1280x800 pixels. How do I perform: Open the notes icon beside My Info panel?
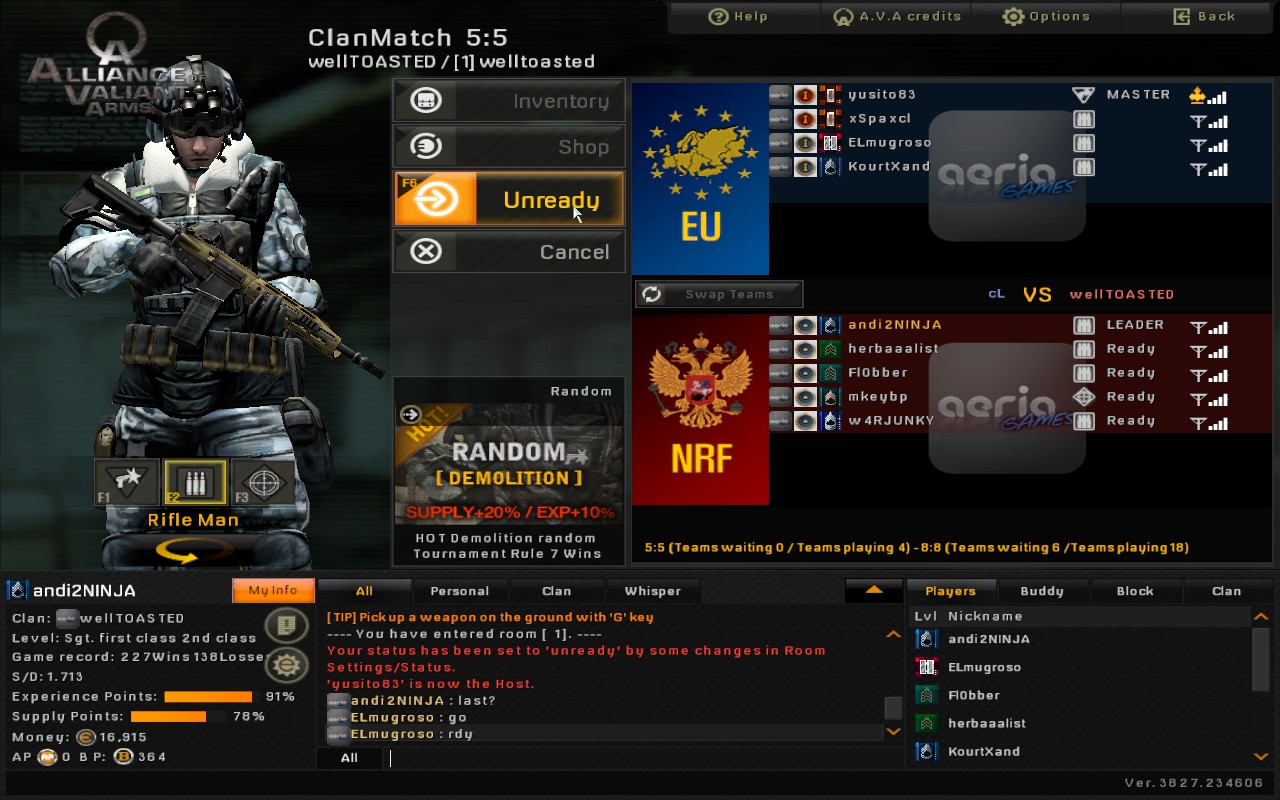[x=288, y=627]
